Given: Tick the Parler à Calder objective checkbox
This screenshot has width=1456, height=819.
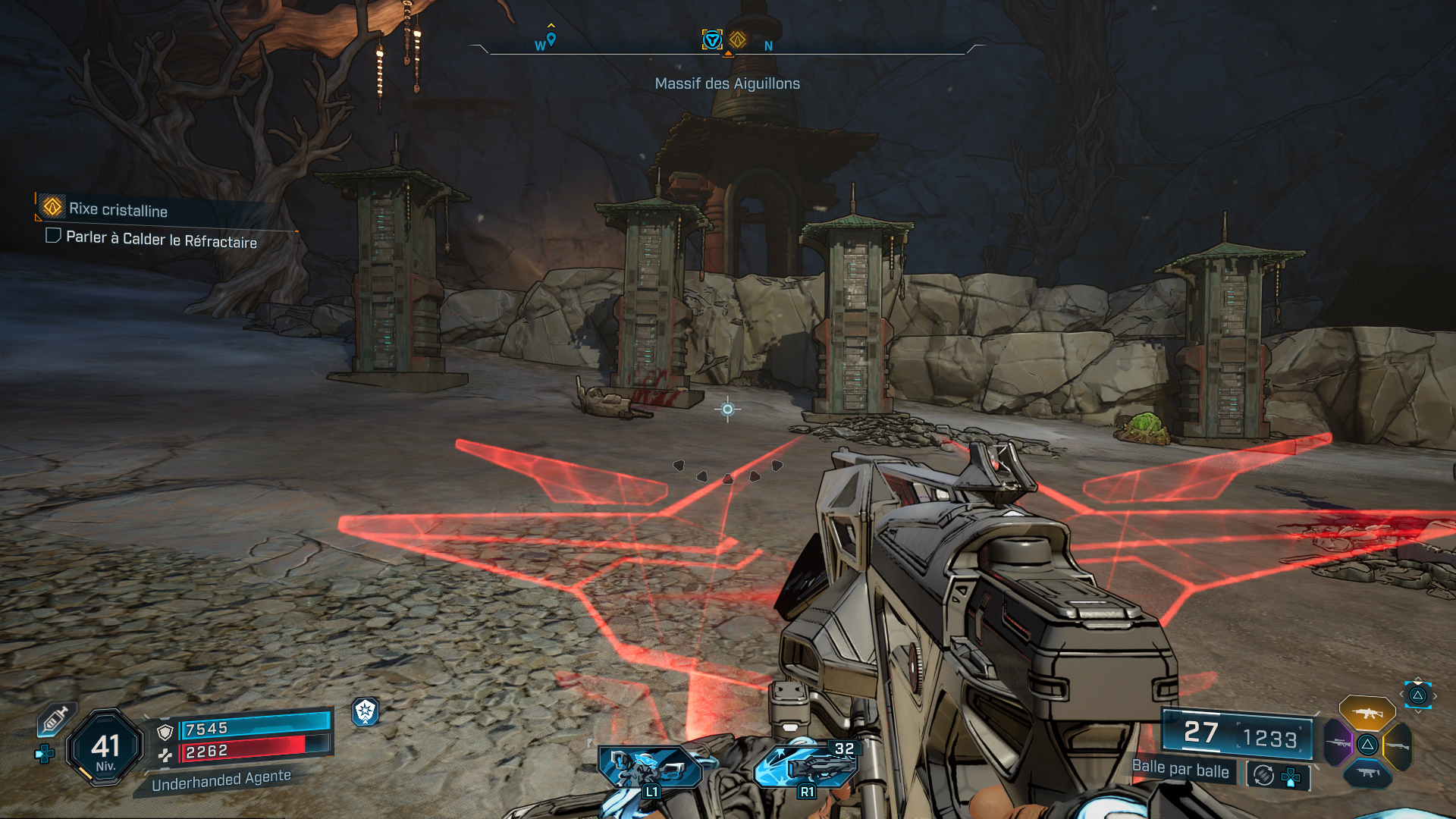Looking at the screenshot, I should (53, 236).
